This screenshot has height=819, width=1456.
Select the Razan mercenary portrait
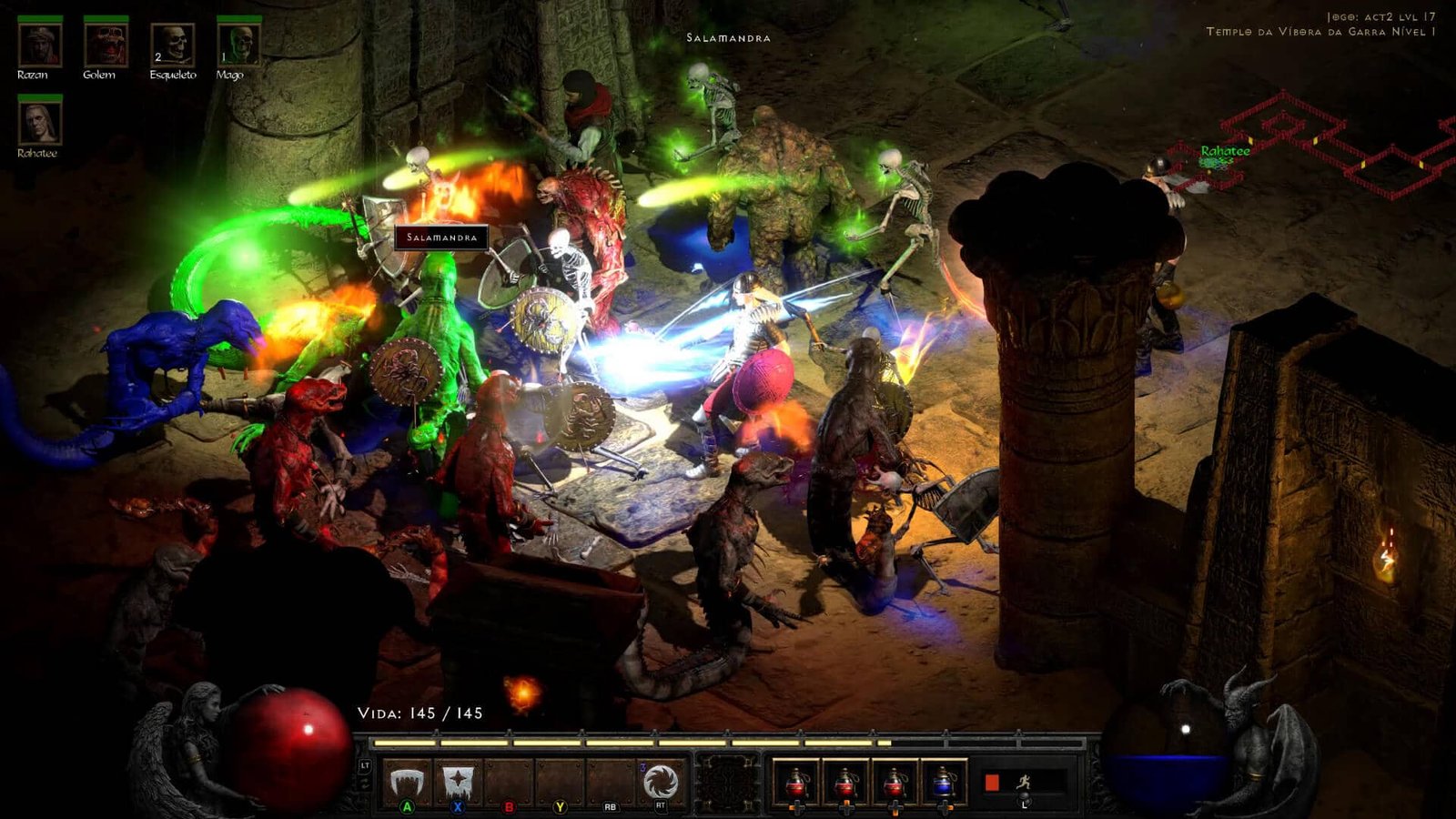[40, 45]
